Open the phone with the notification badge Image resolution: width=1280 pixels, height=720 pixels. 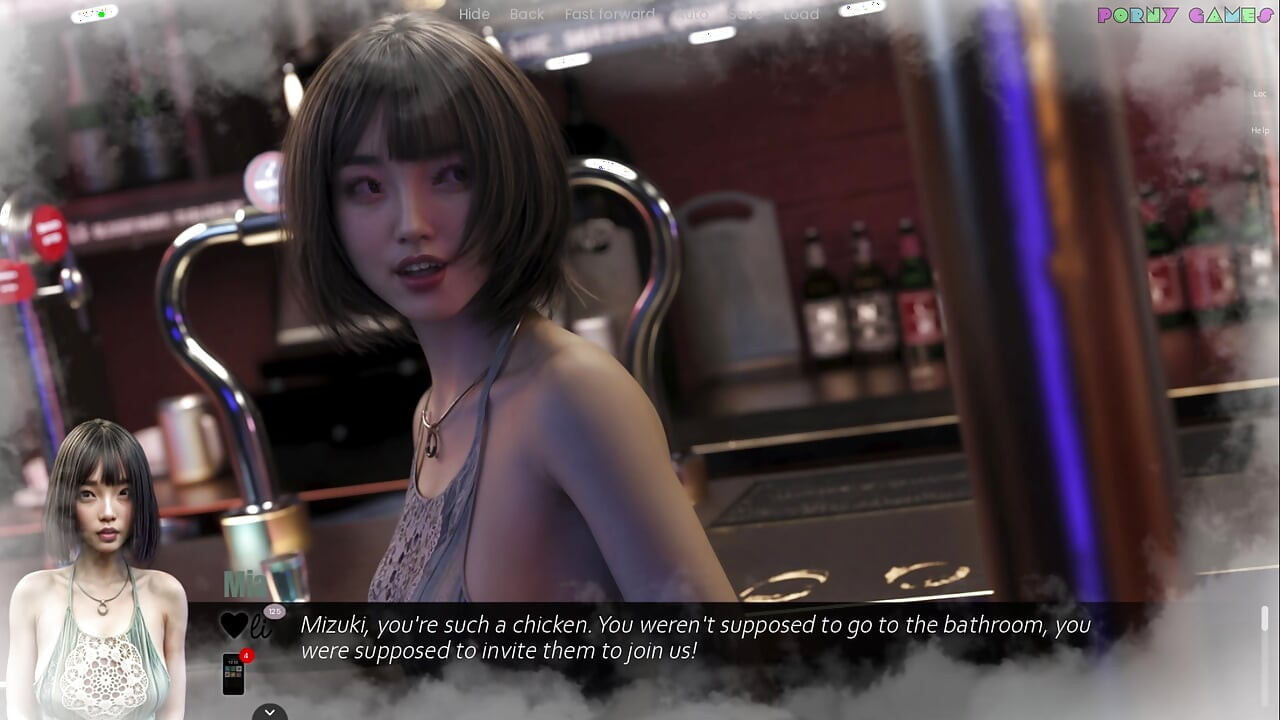(233, 673)
